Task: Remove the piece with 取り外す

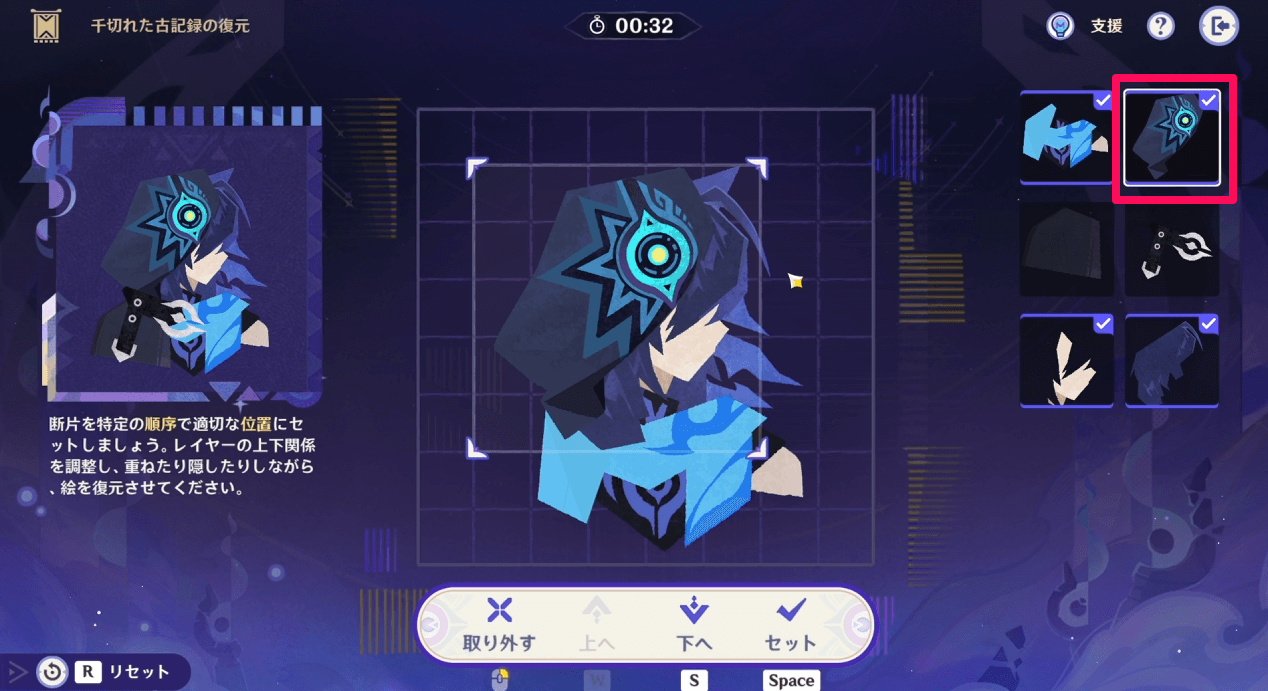Action: click(499, 624)
